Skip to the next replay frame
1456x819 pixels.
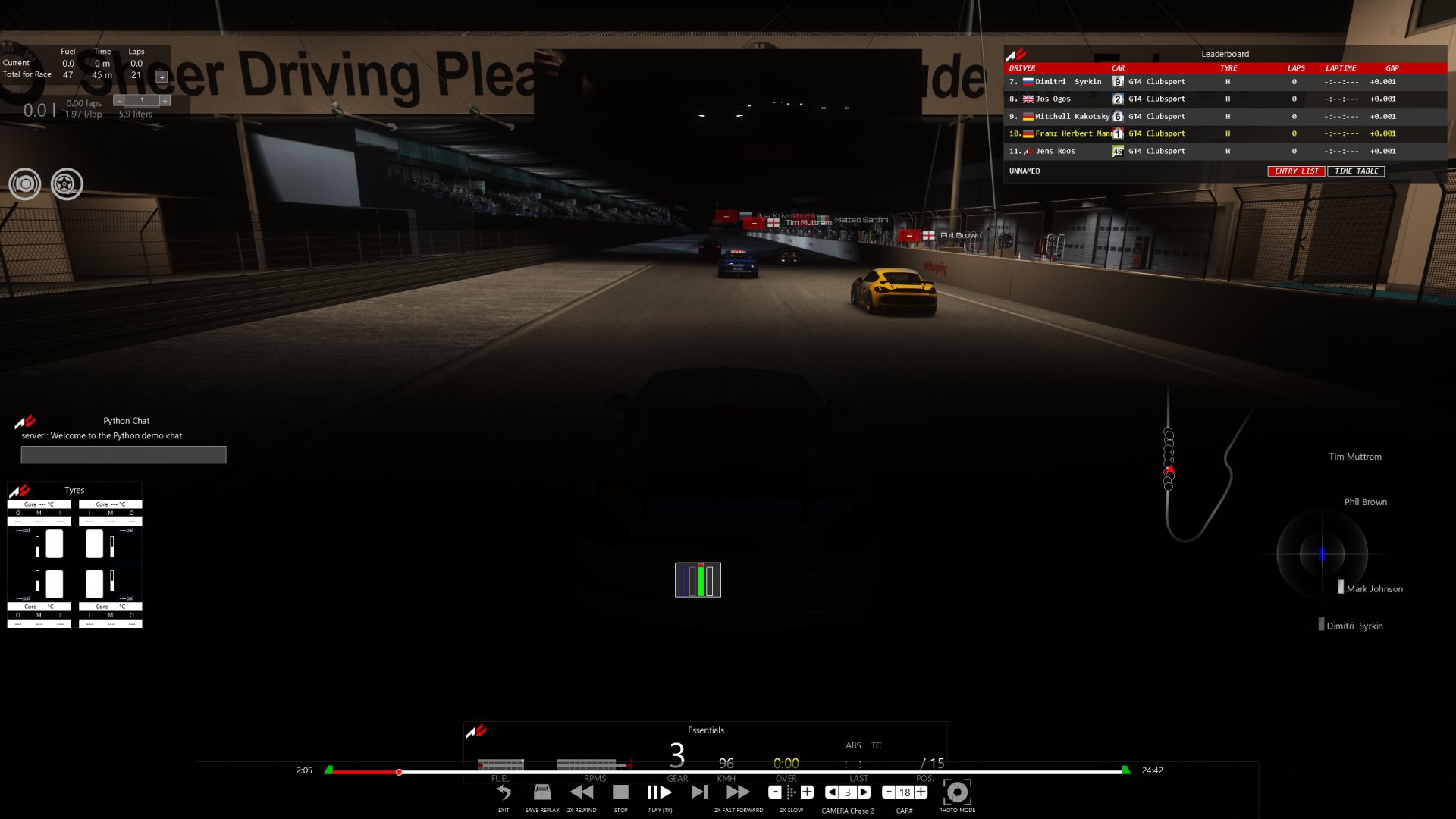point(699,792)
